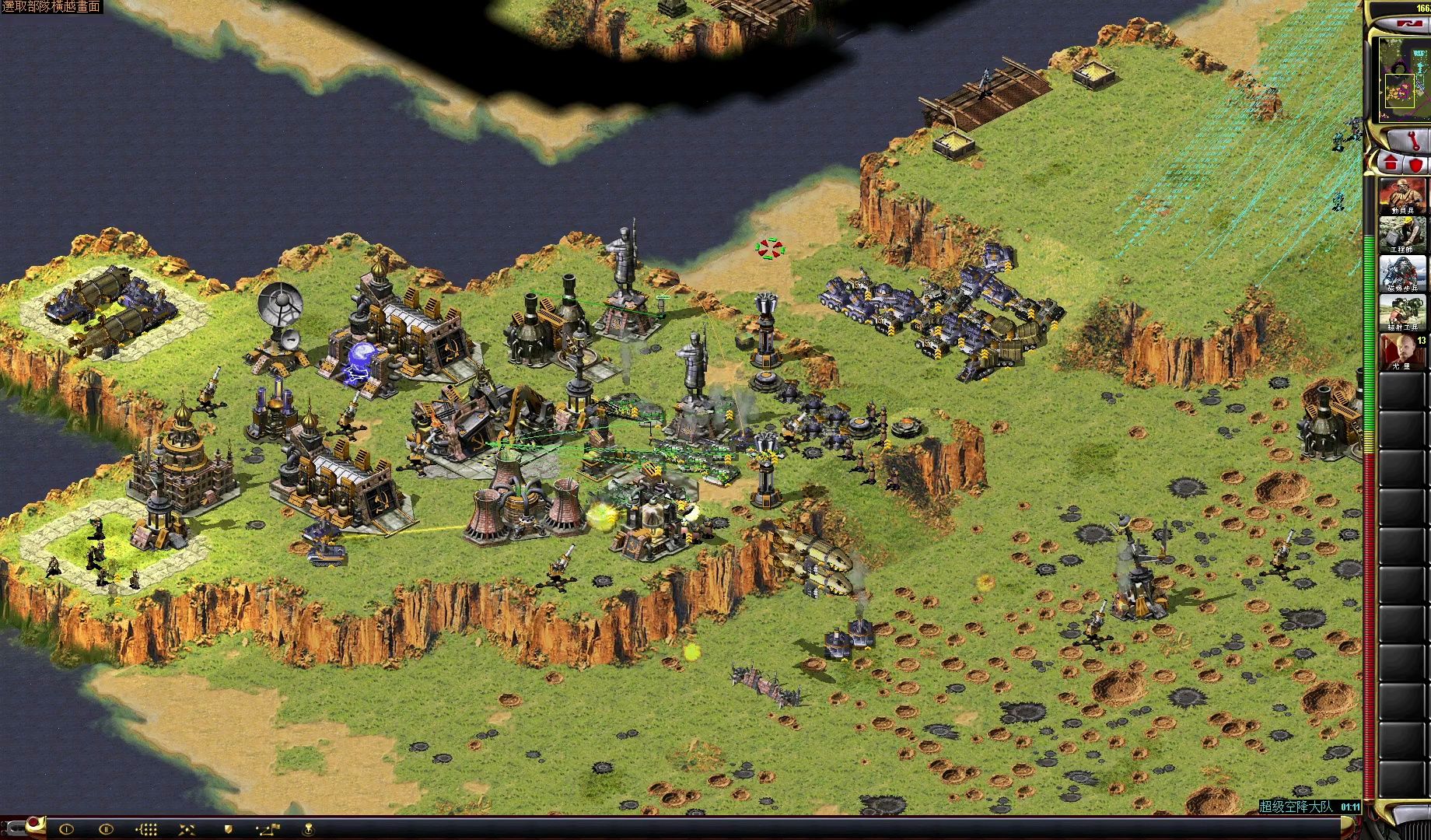Choose the select-same-type dots command
Screen dimensions: 1431x840
coord(148,829)
